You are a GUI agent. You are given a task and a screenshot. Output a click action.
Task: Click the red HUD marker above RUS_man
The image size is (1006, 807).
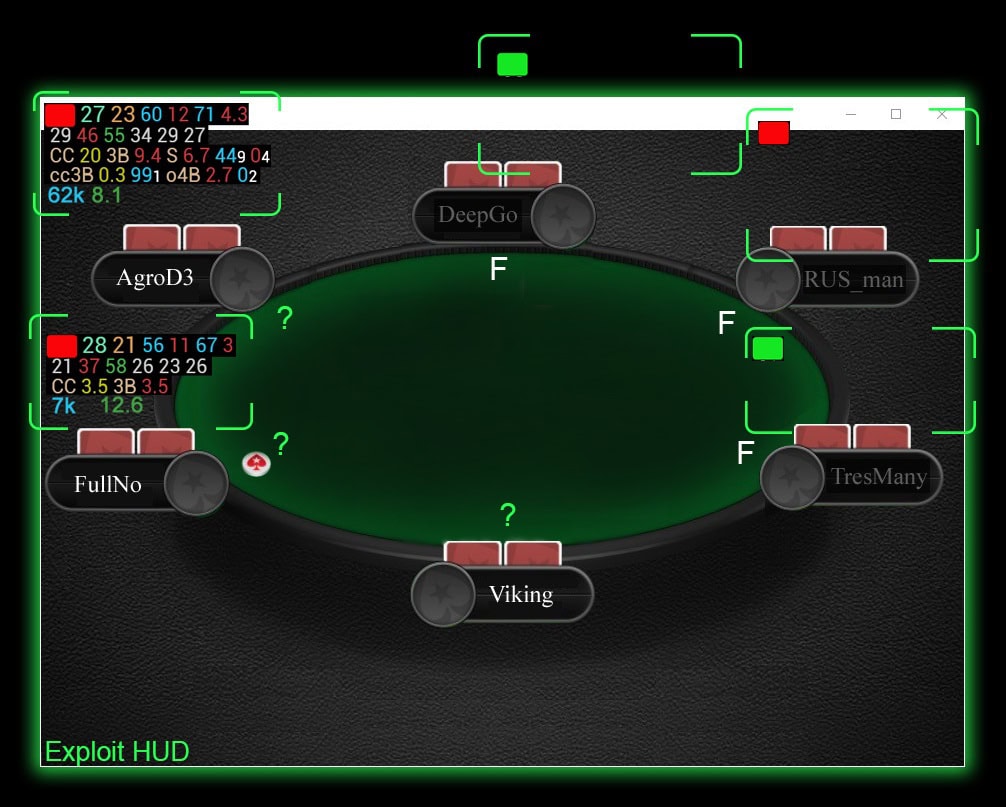[773, 133]
